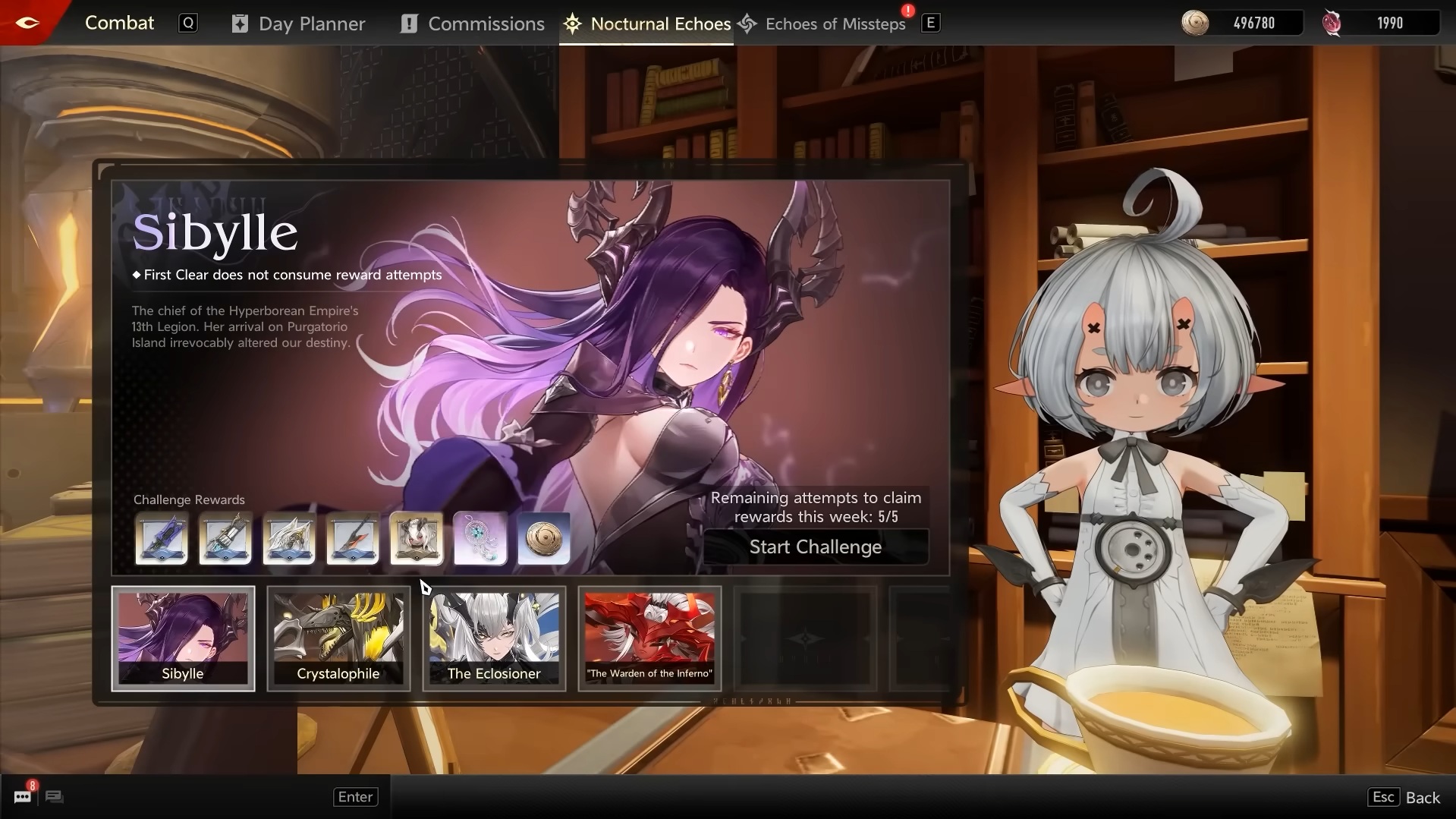The height and width of the screenshot is (819, 1456).
Task: Switch to the Combat tab
Action: tap(119, 23)
